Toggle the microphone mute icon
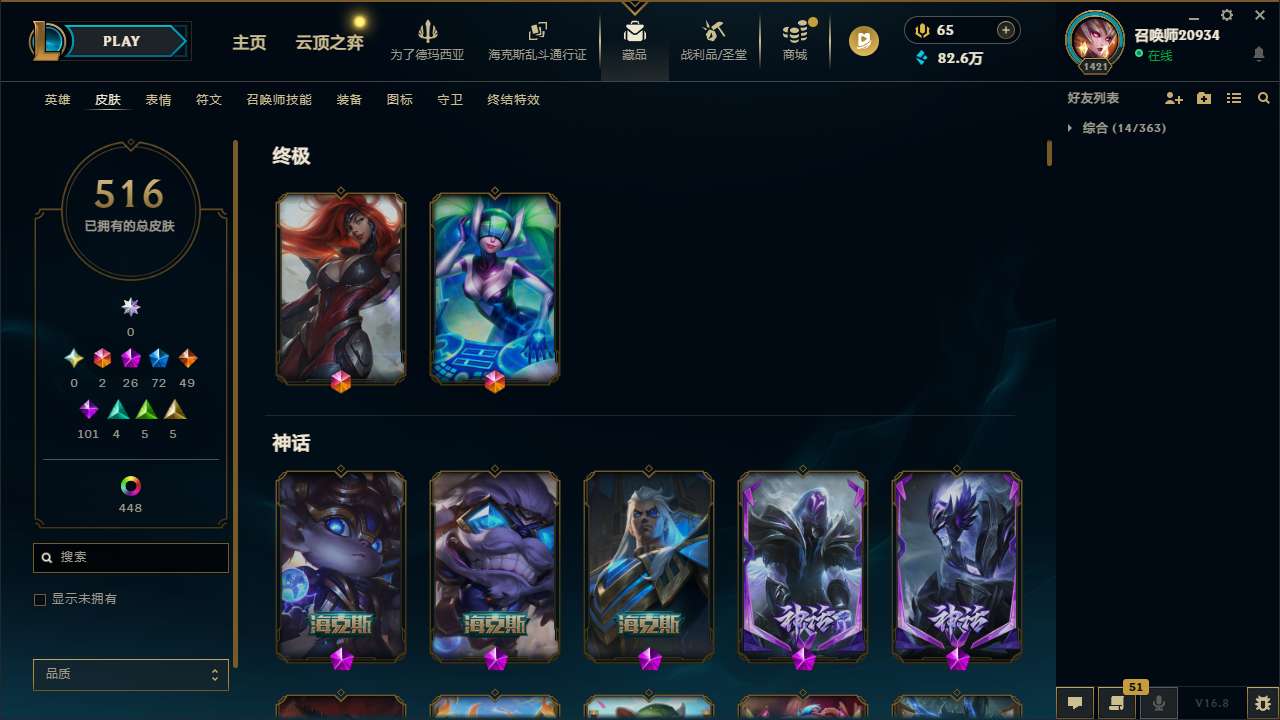The height and width of the screenshot is (720, 1280). pyautogui.click(x=1158, y=703)
